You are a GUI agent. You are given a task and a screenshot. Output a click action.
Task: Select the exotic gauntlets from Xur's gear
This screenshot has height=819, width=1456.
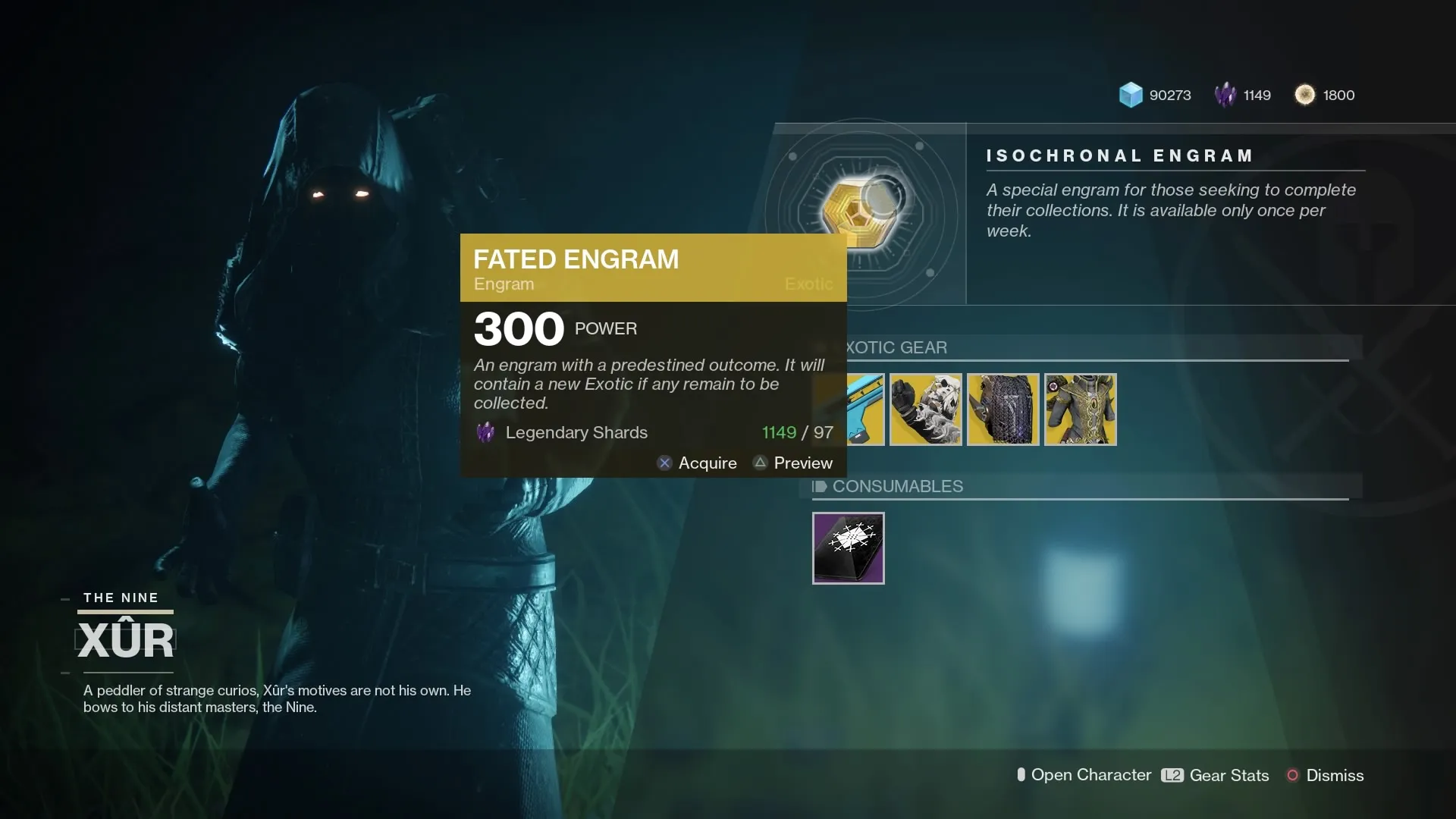pos(924,409)
